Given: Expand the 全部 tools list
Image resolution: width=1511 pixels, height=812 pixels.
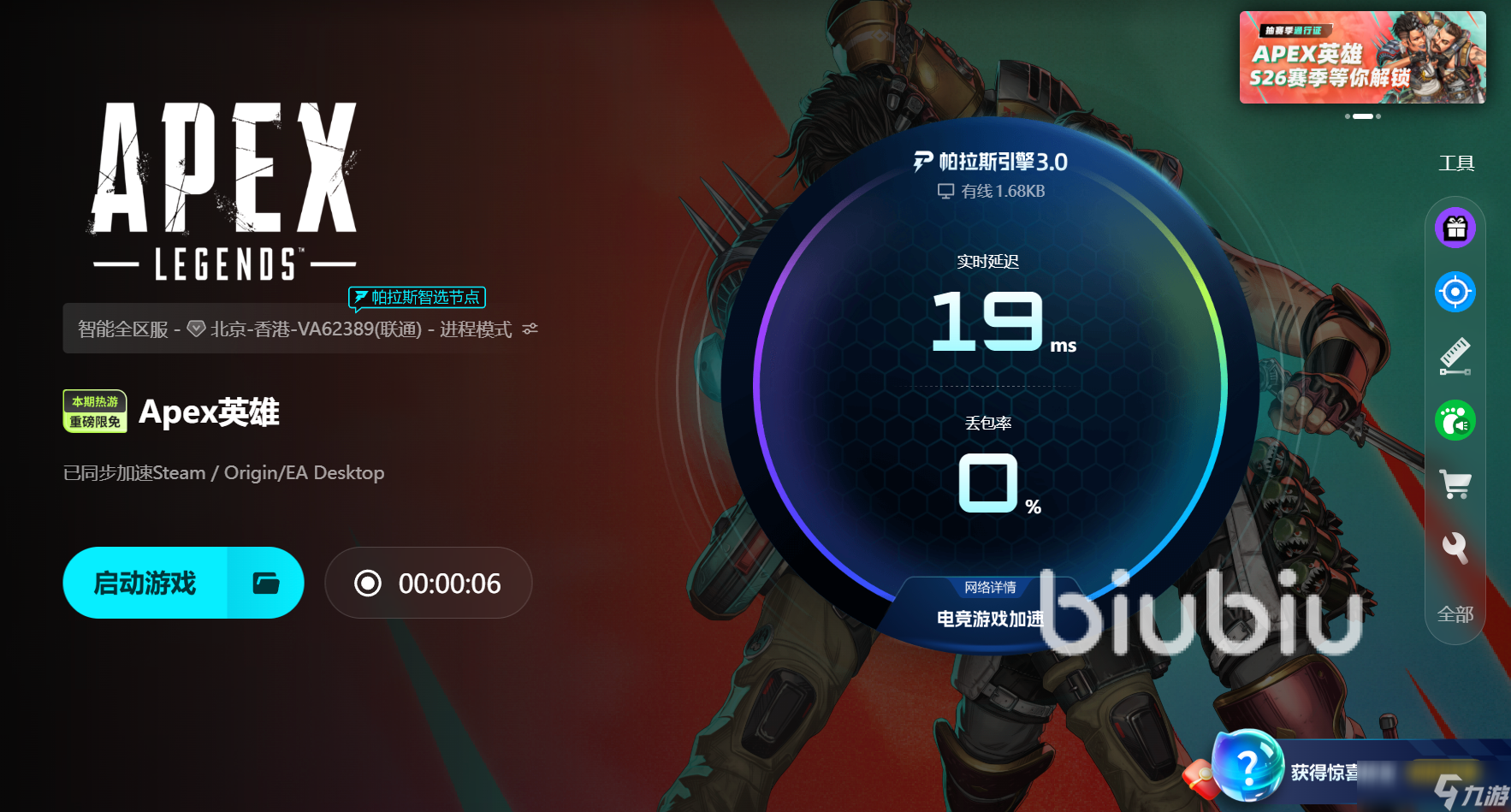Looking at the screenshot, I should click(x=1455, y=614).
